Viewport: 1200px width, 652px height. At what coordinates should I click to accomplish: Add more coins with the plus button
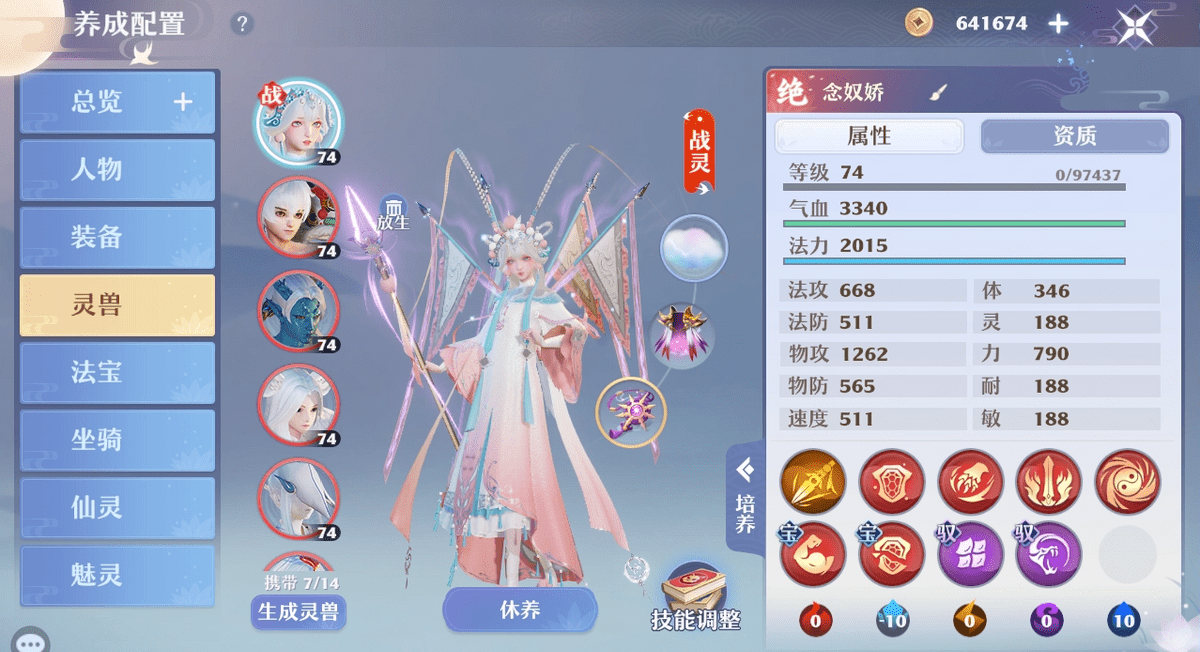(x=1058, y=24)
